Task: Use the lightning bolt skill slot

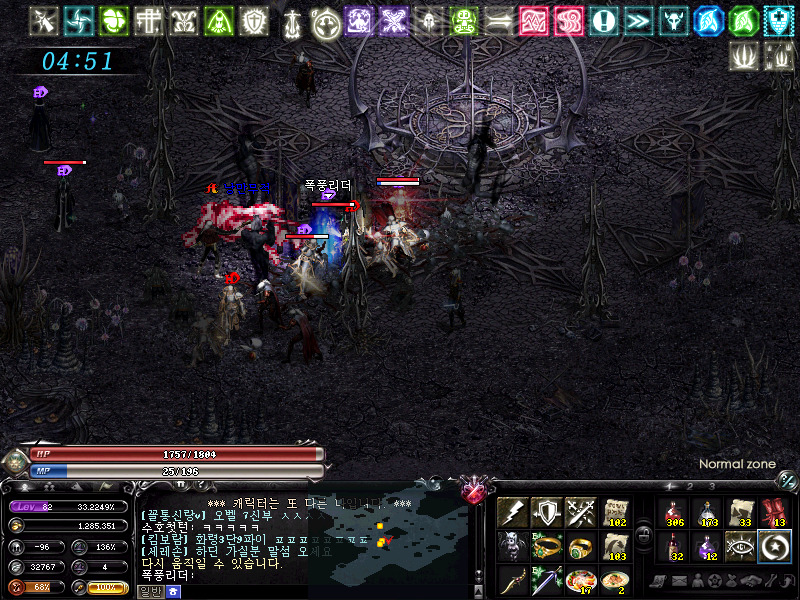Action: click(512, 512)
